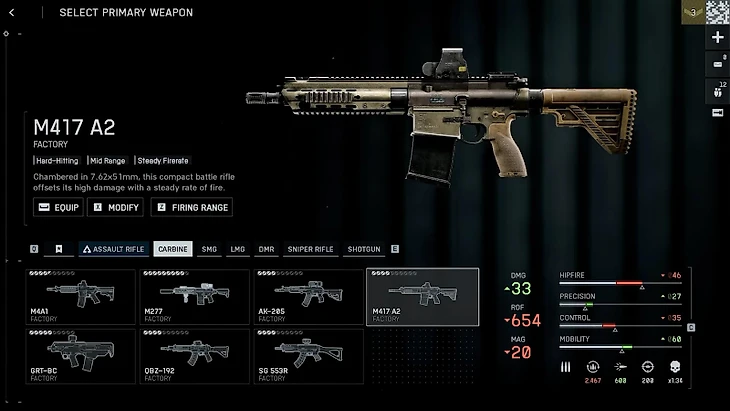This screenshot has height=411, width=730.
Task: Select the Carbine category tab
Action: (173, 249)
